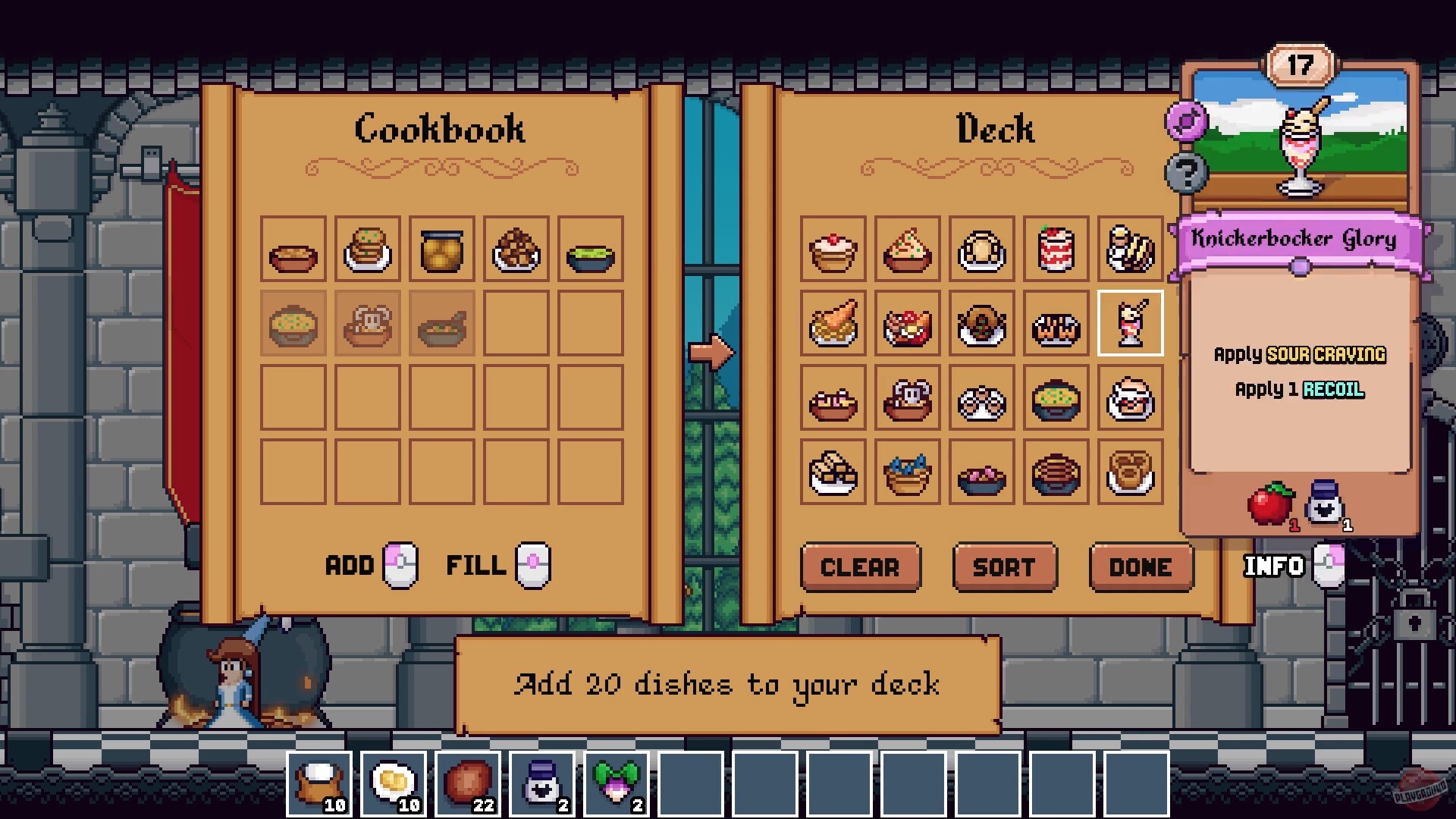Image resolution: width=1456 pixels, height=819 pixels.
Task: Select the potato stack showing 22 in inventory
Action: tap(466, 783)
